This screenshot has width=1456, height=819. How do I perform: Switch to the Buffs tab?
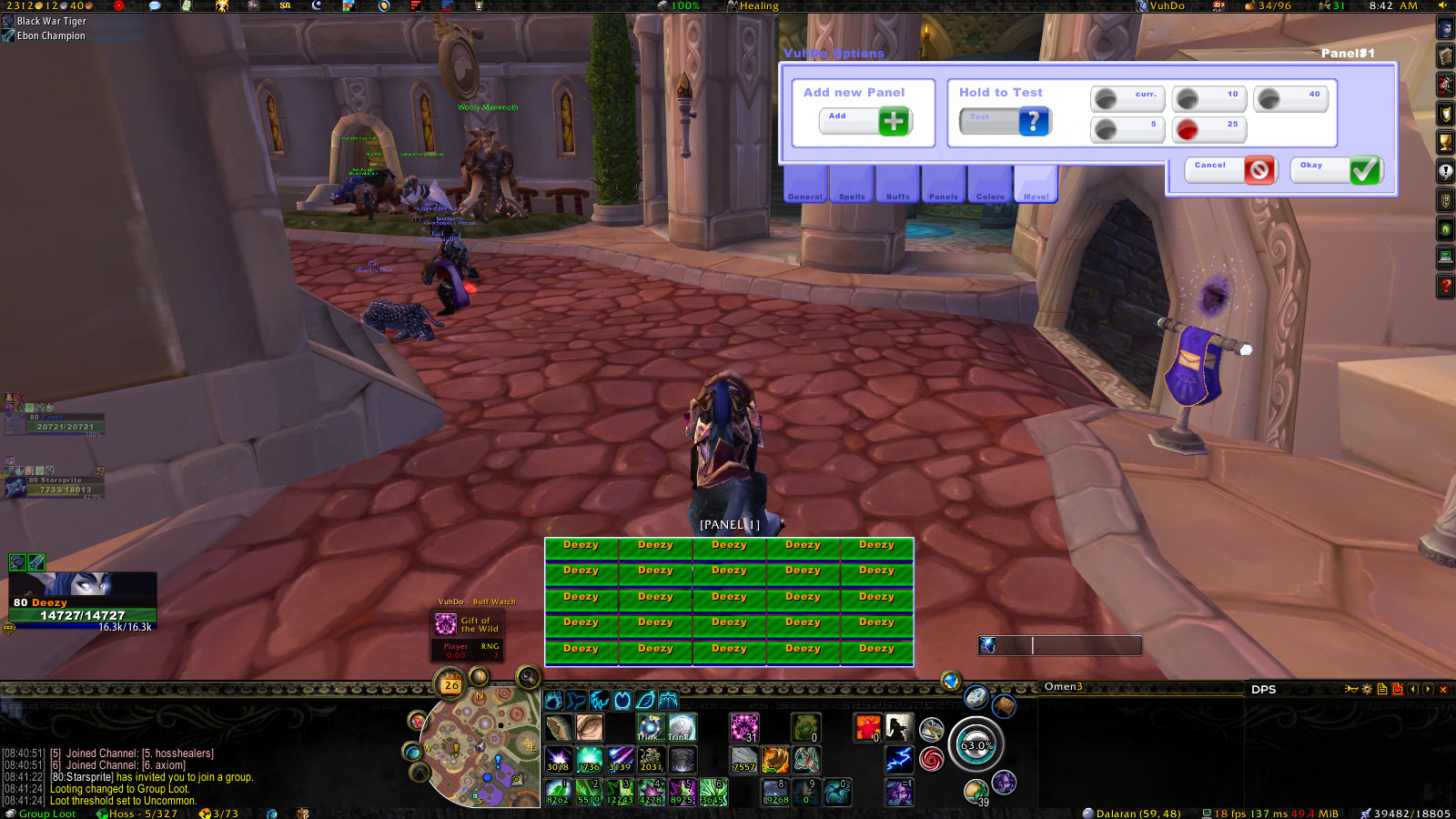897,186
